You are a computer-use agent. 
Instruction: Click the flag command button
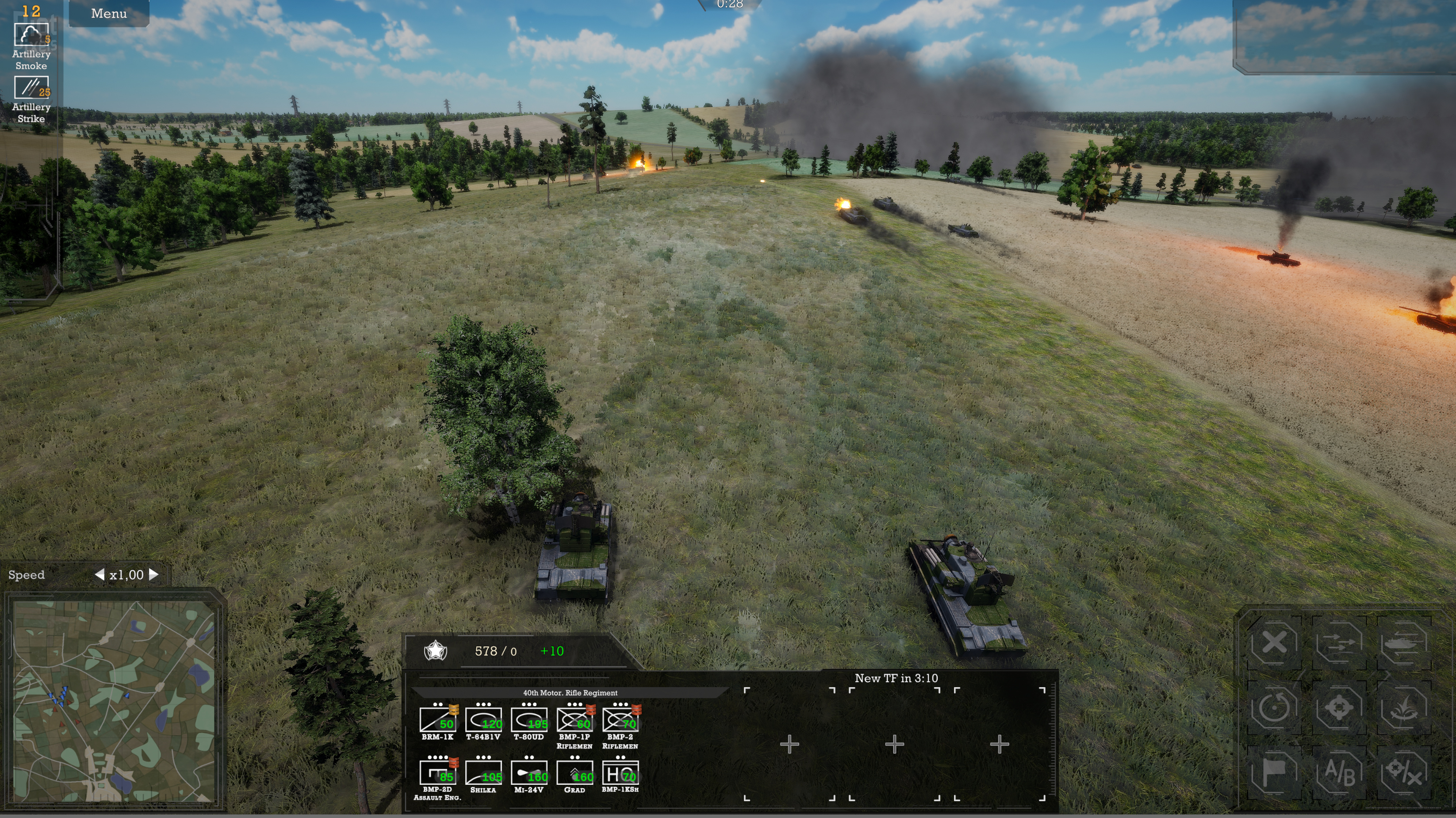coord(1274,772)
